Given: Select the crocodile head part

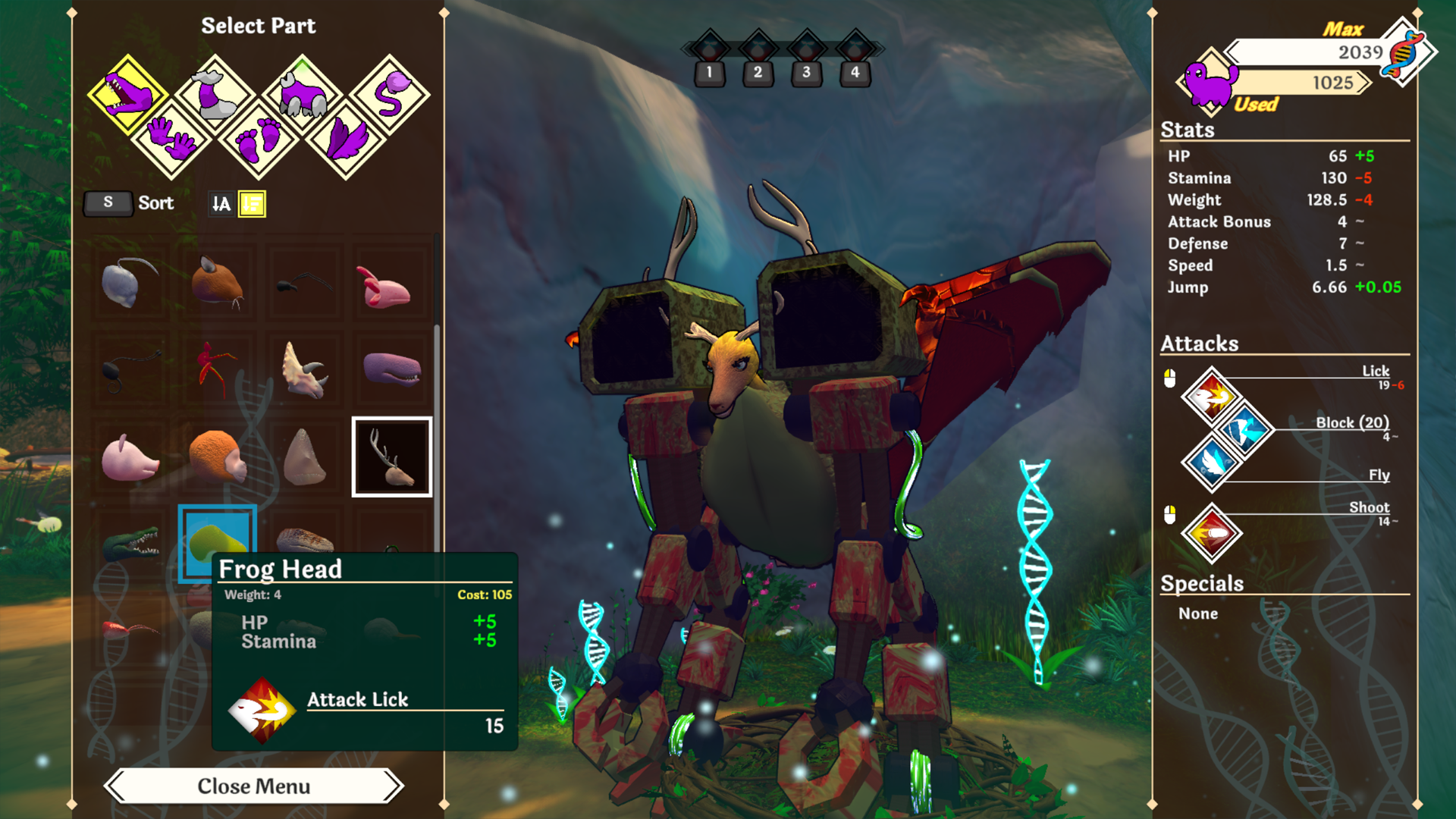Looking at the screenshot, I should (x=130, y=542).
